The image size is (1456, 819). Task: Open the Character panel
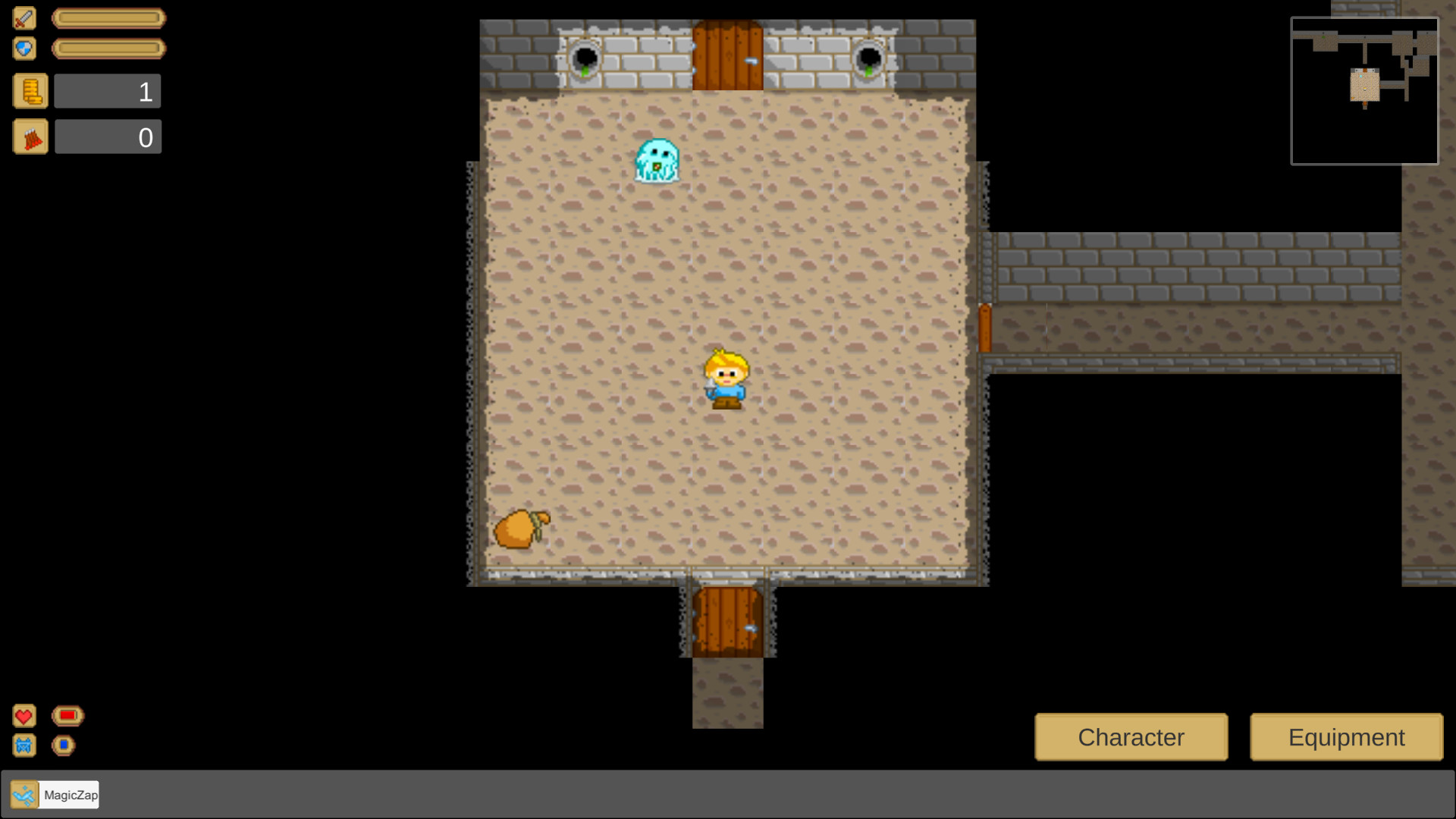(1131, 736)
